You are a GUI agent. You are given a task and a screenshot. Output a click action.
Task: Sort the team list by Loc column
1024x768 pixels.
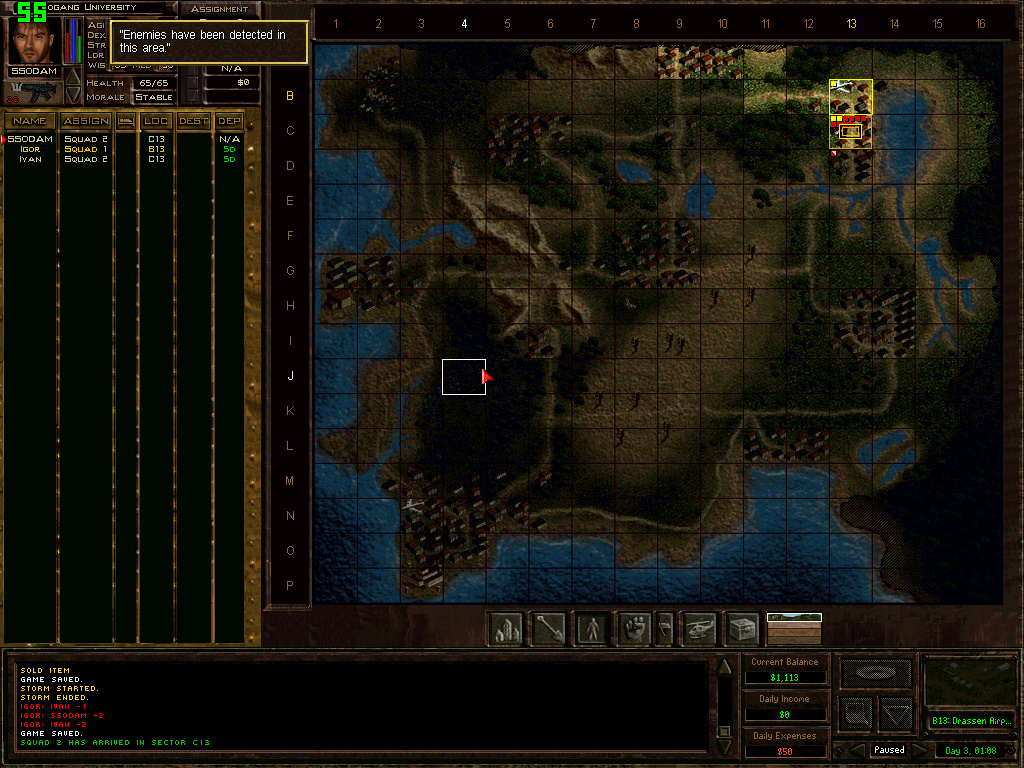coord(156,121)
